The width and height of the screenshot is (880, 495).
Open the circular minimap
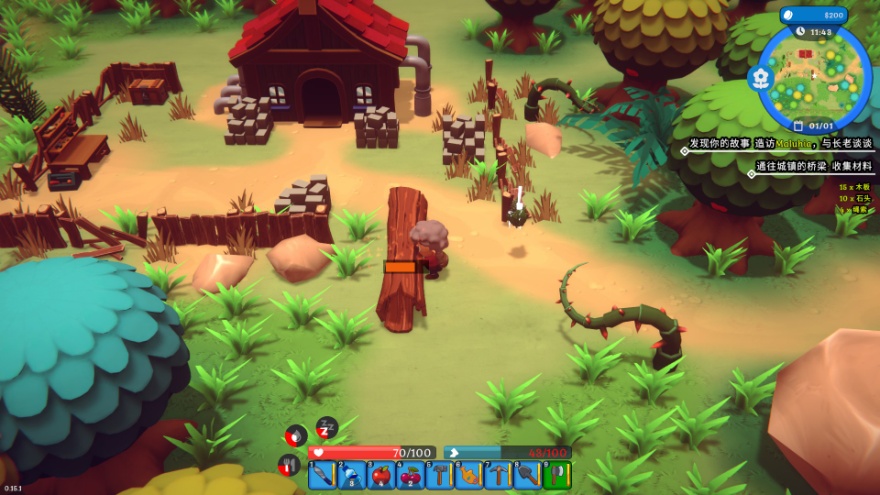coord(815,77)
